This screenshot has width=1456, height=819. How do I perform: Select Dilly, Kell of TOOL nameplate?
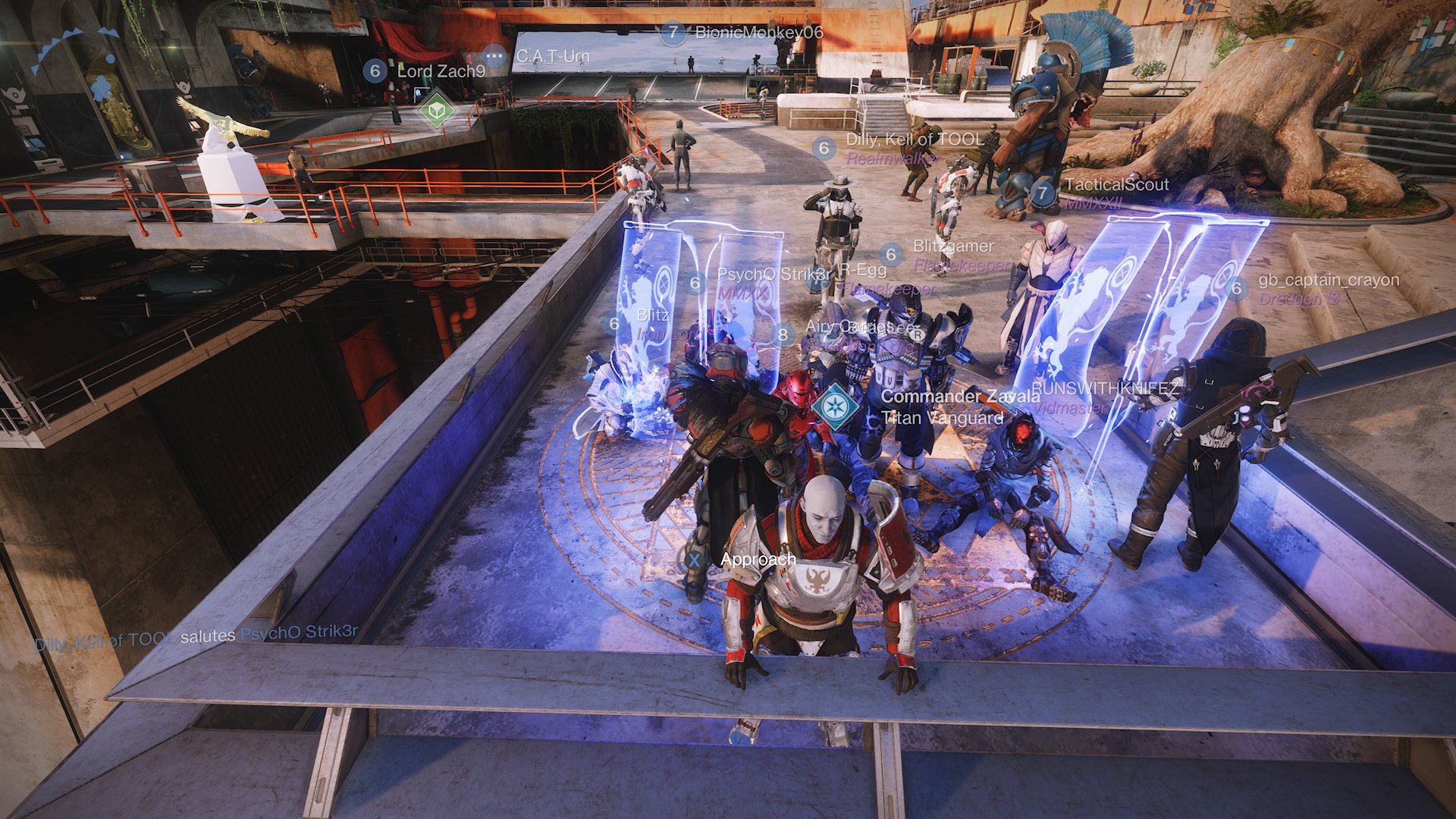[x=914, y=140]
